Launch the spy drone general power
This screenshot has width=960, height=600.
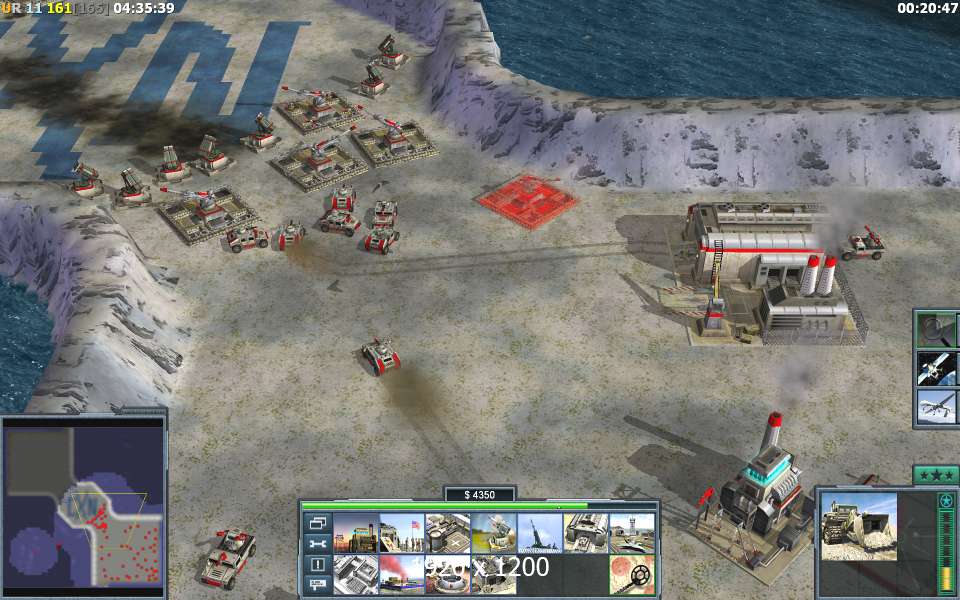point(937,406)
